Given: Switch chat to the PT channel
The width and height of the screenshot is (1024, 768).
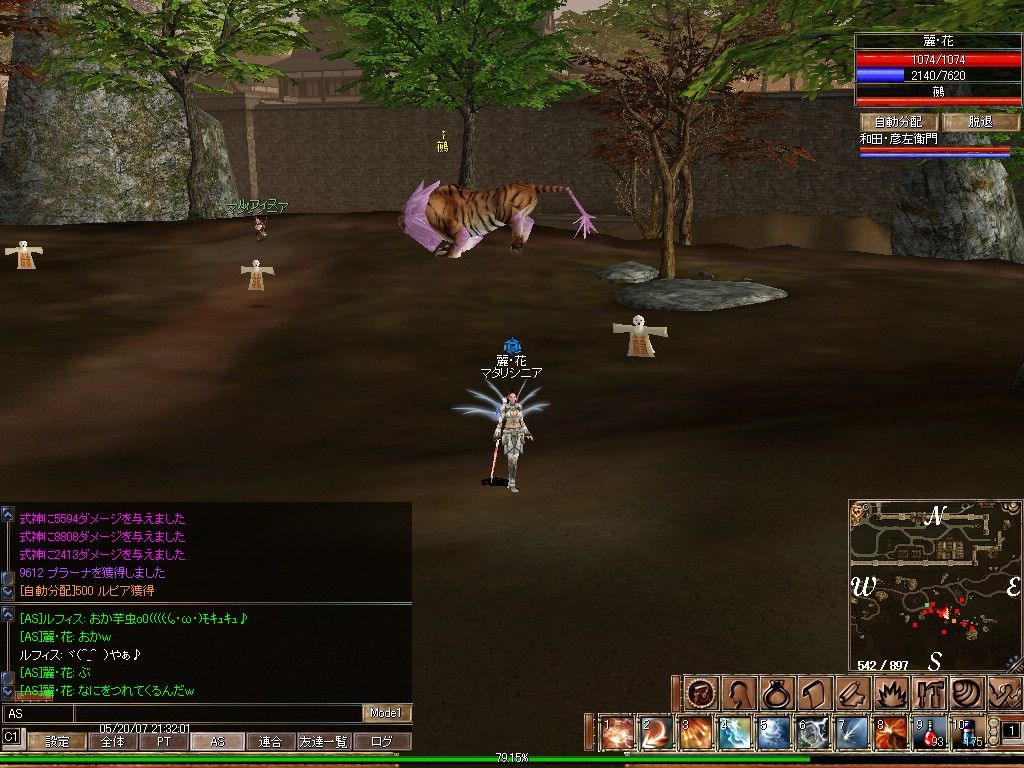Looking at the screenshot, I should 163,742.
